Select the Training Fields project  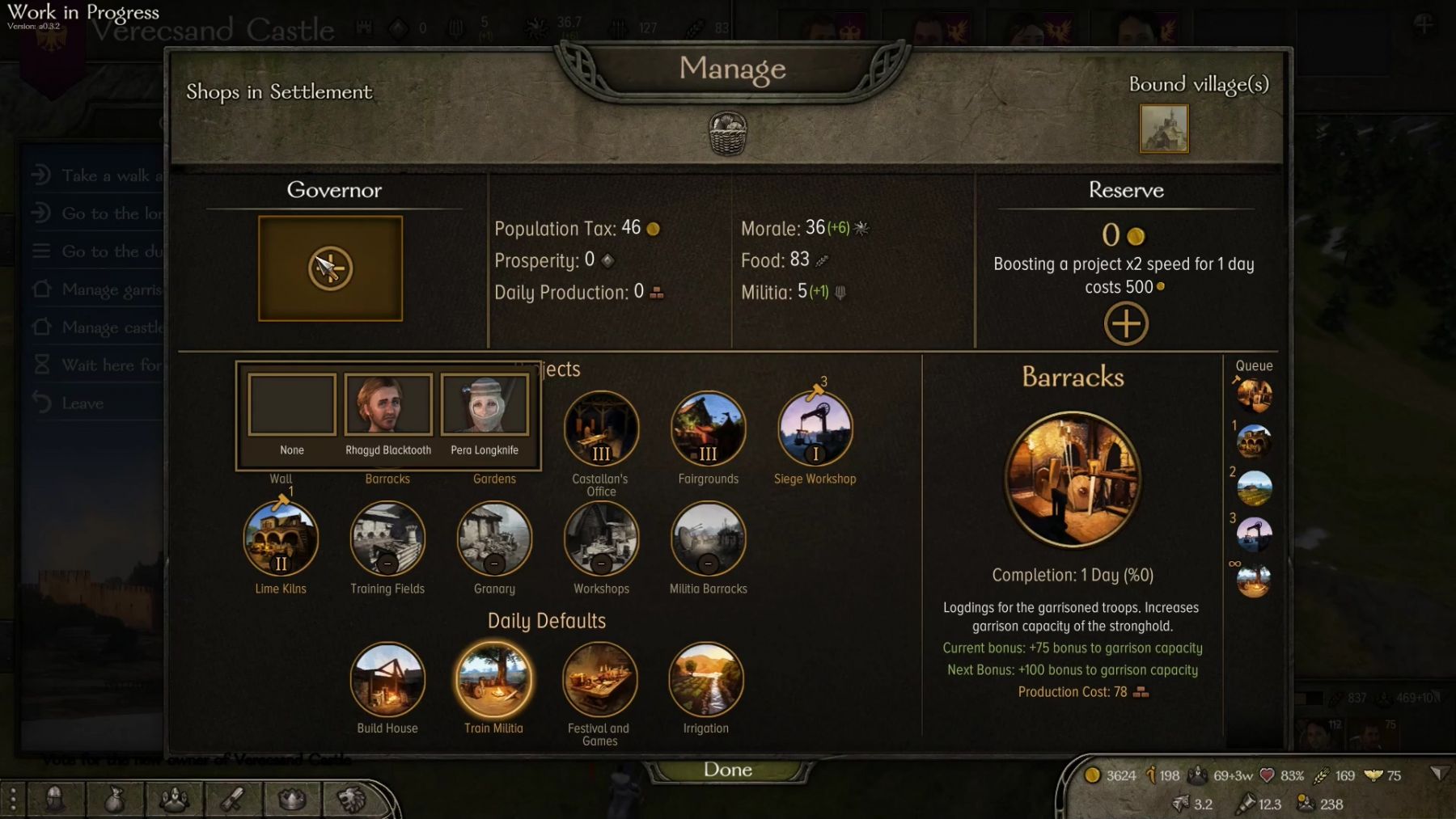click(x=387, y=538)
